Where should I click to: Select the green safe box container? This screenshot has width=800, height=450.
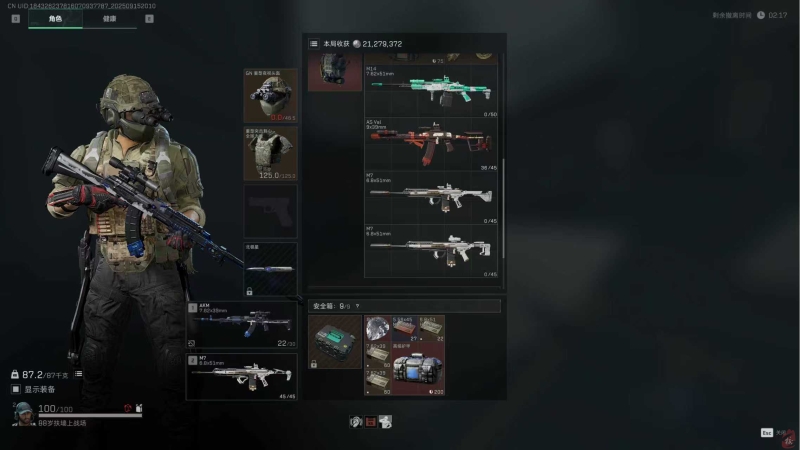335,343
